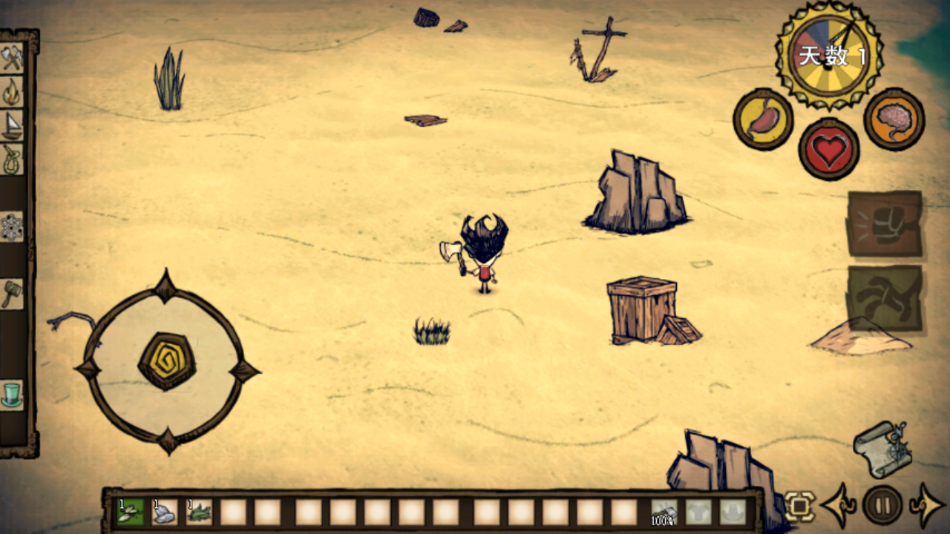Screen dimensions: 950x534
Task: Tap the square frame button beside the inventory
Action: [x=798, y=505]
